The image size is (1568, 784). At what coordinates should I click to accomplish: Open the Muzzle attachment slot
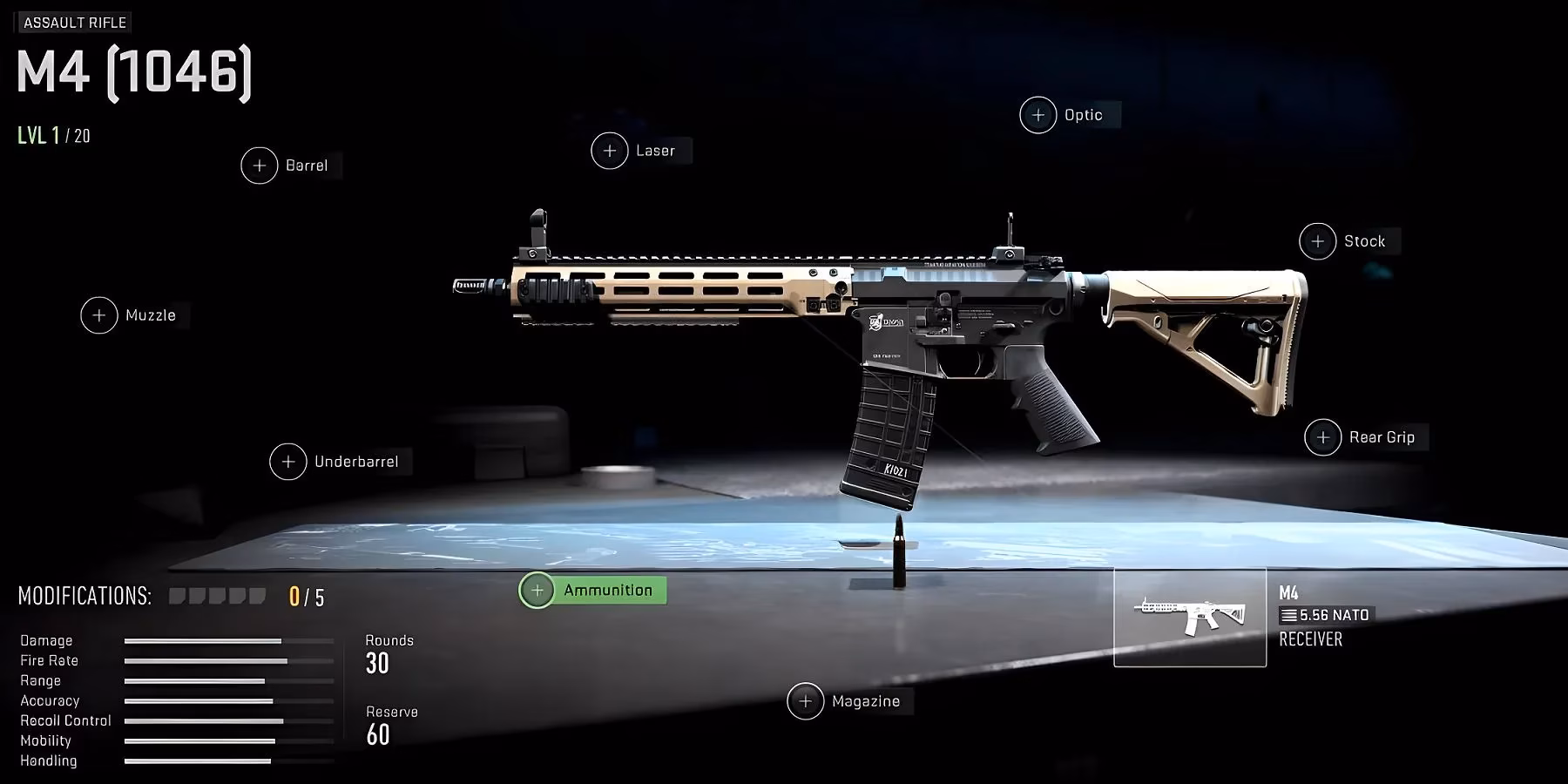click(98, 315)
